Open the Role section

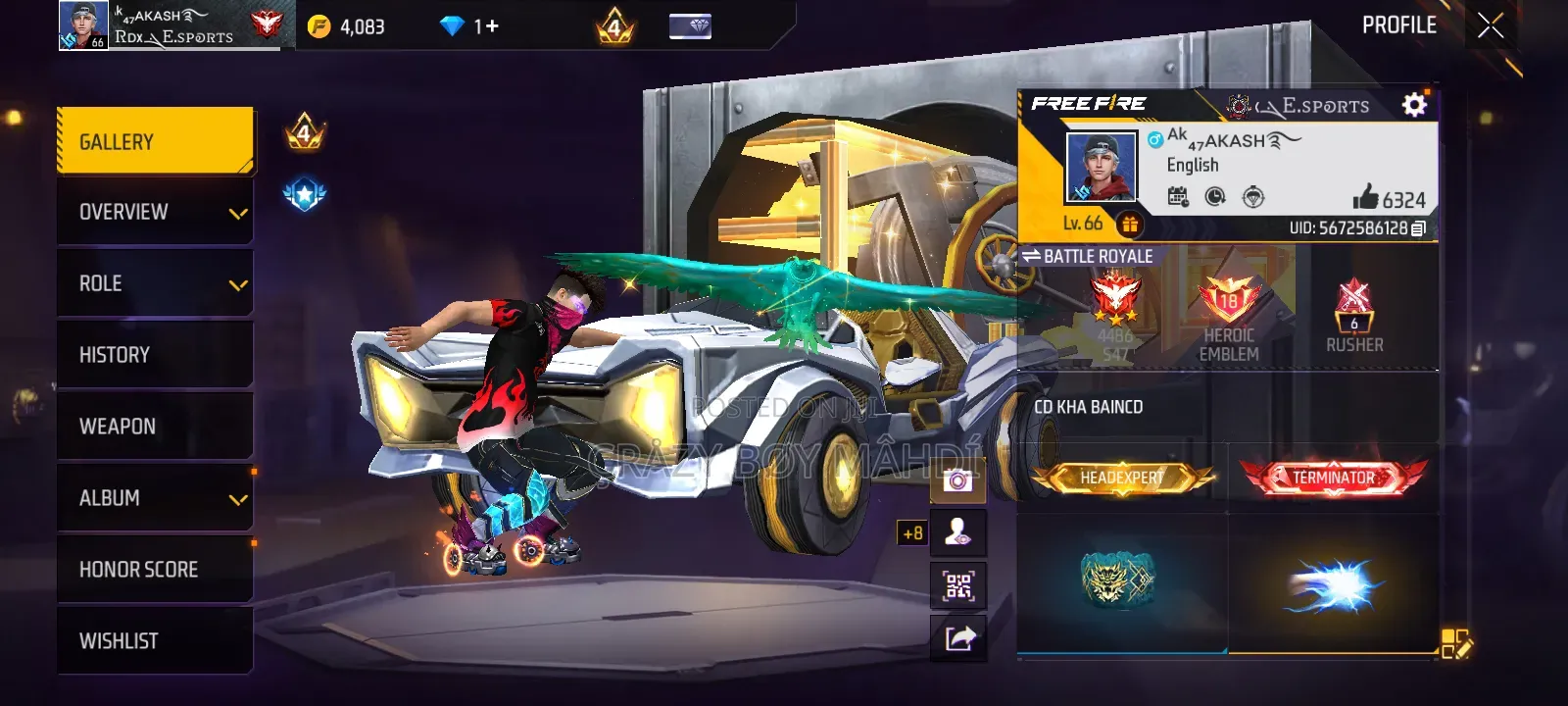[155, 284]
